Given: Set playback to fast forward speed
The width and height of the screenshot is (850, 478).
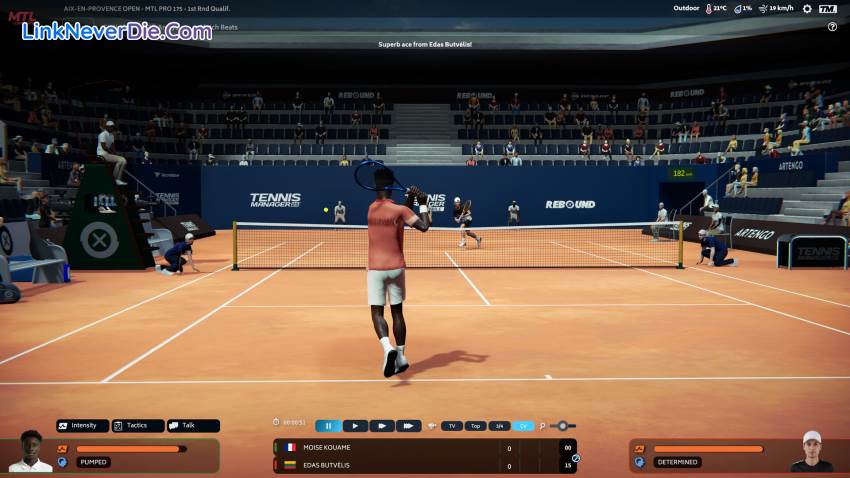Looking at the screenshot, I should [382, 426].
